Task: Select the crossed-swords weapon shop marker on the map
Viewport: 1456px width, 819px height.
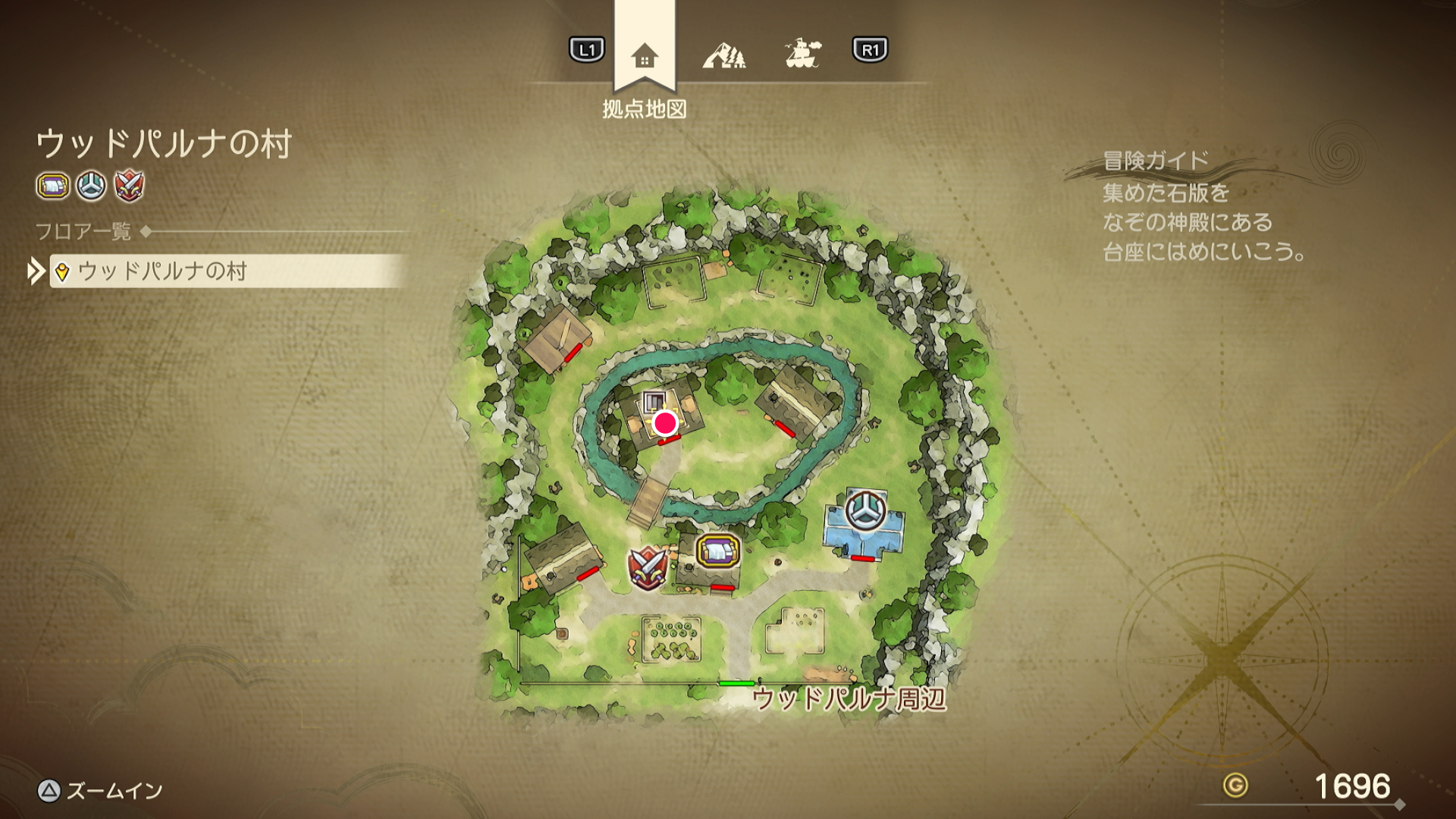Action: point(646,567)
